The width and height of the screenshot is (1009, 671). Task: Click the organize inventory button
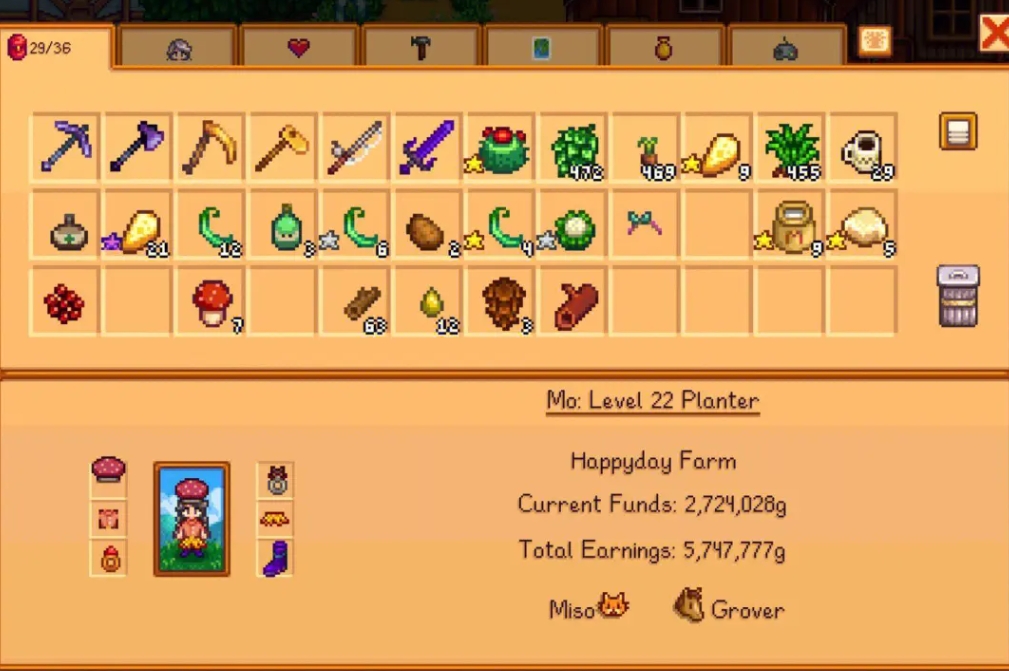(x=957, y=131)
